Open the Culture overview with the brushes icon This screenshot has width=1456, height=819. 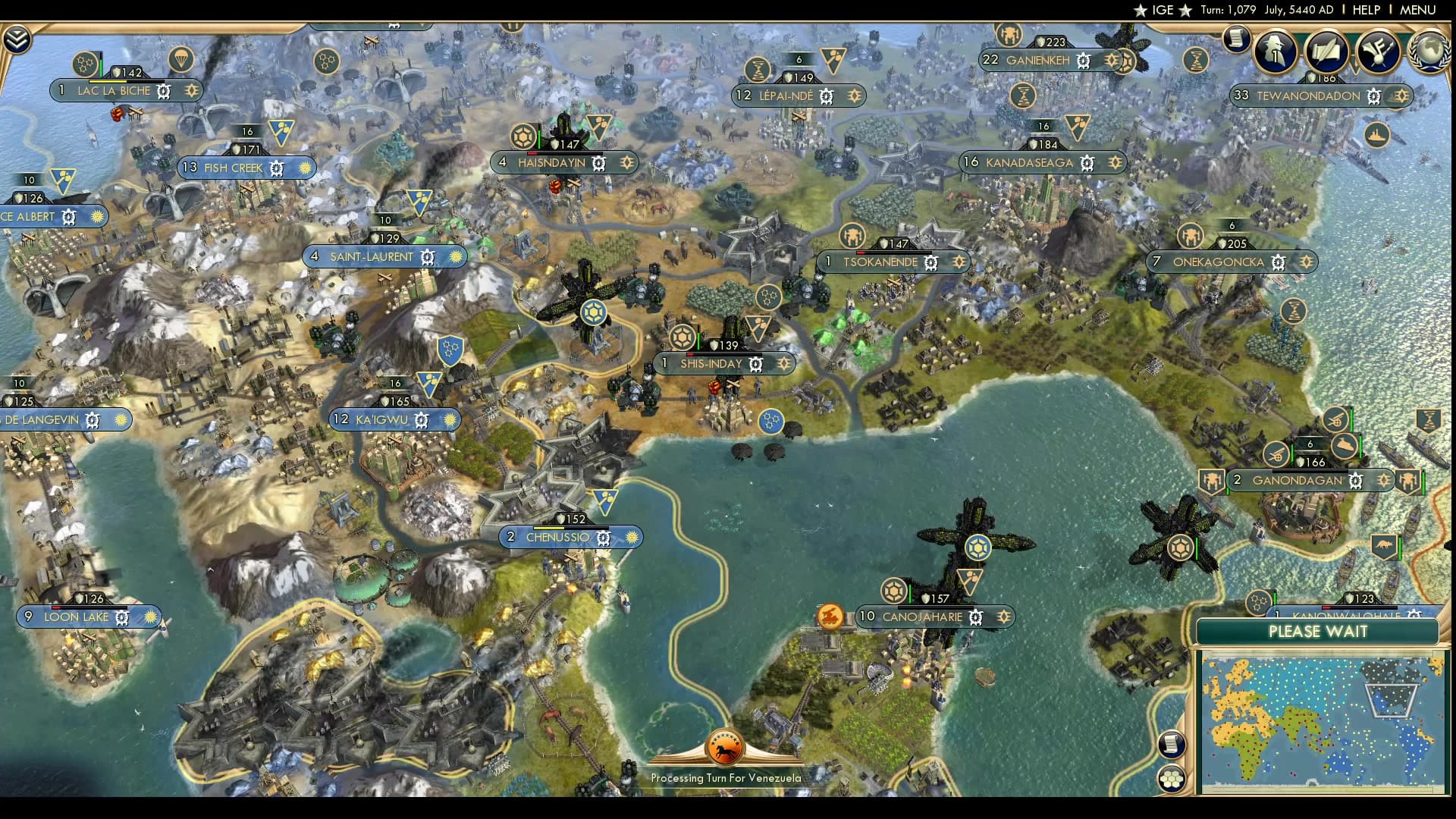click(1379, 51)
